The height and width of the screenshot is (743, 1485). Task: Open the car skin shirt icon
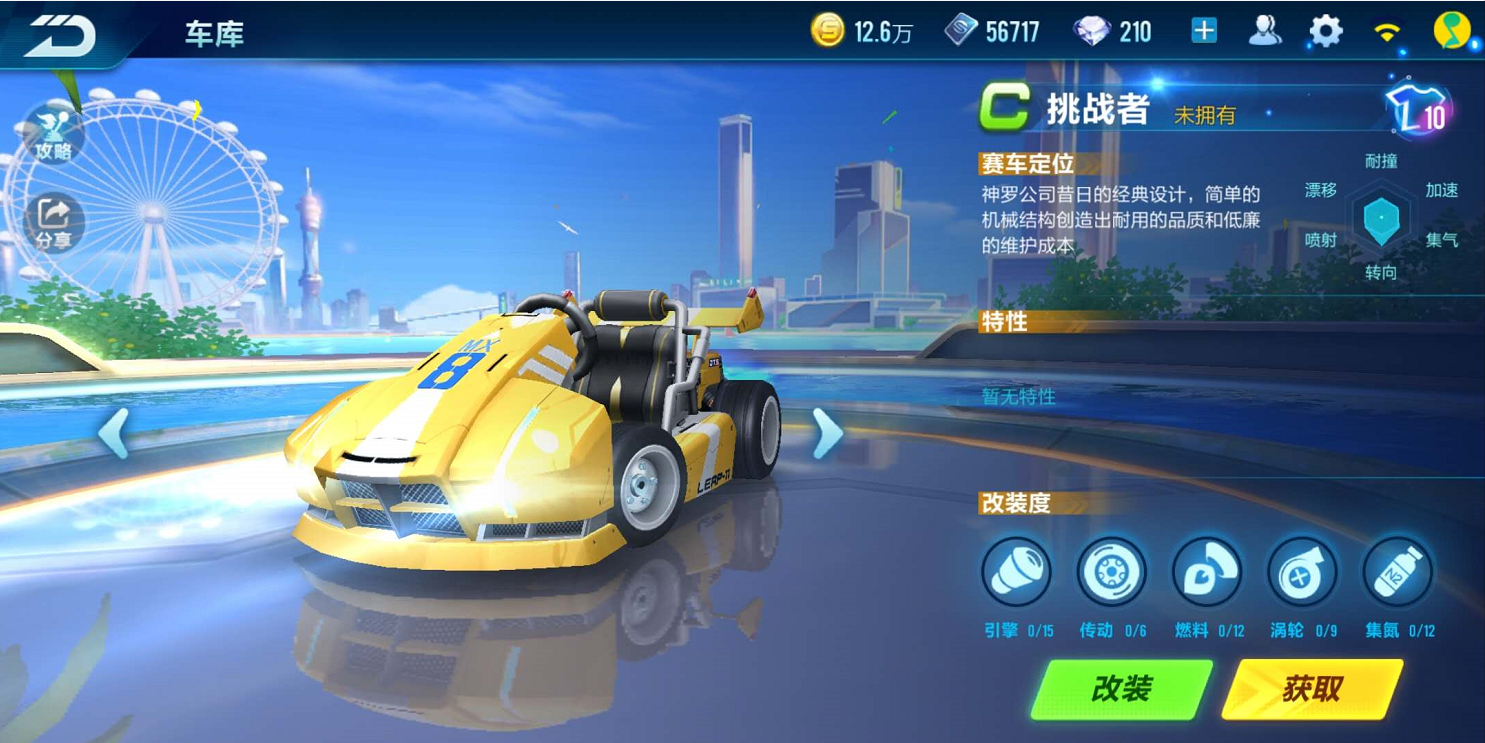tap(1419, 110)
